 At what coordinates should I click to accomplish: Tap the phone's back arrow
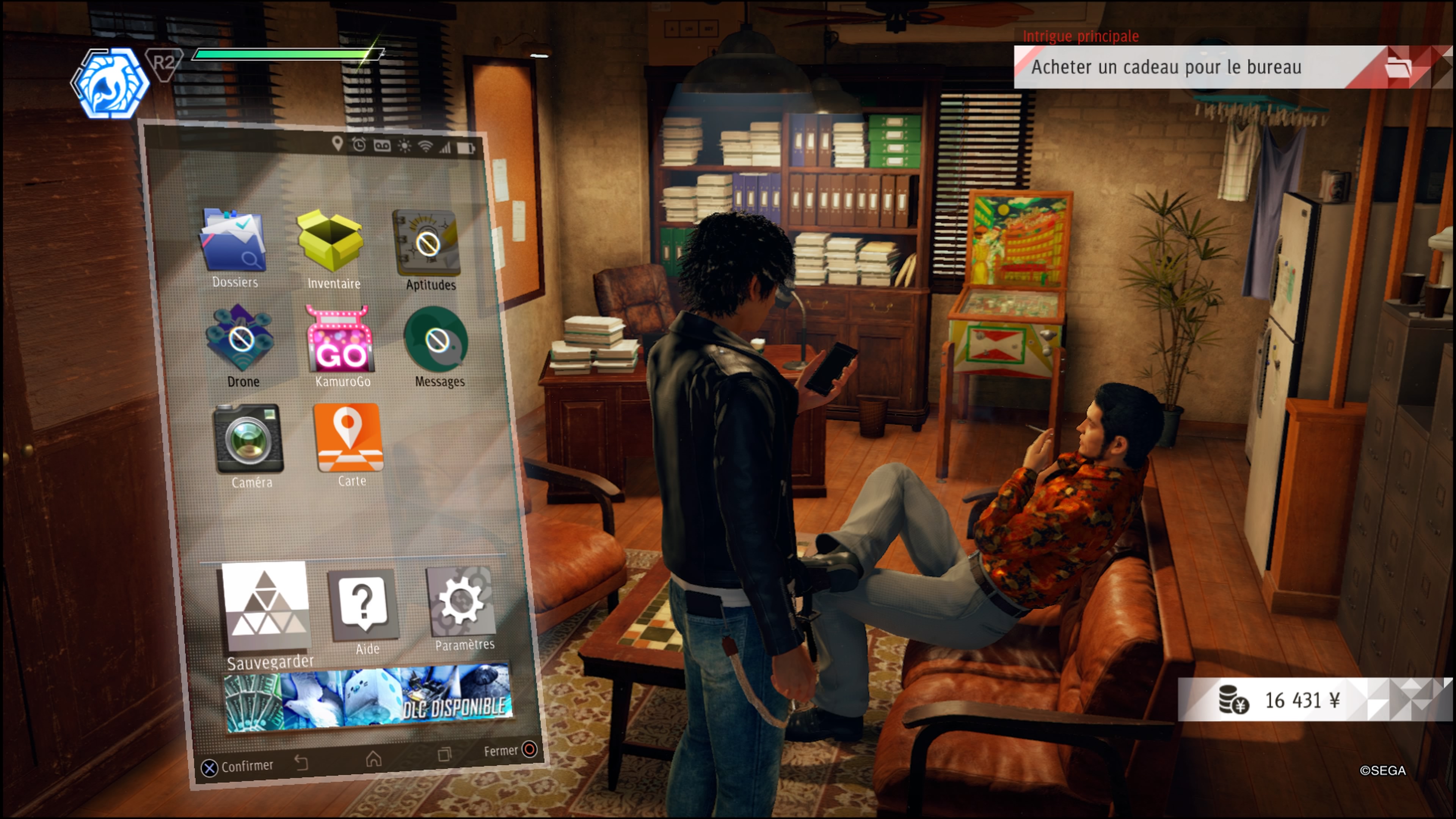[x=301, y=763]
